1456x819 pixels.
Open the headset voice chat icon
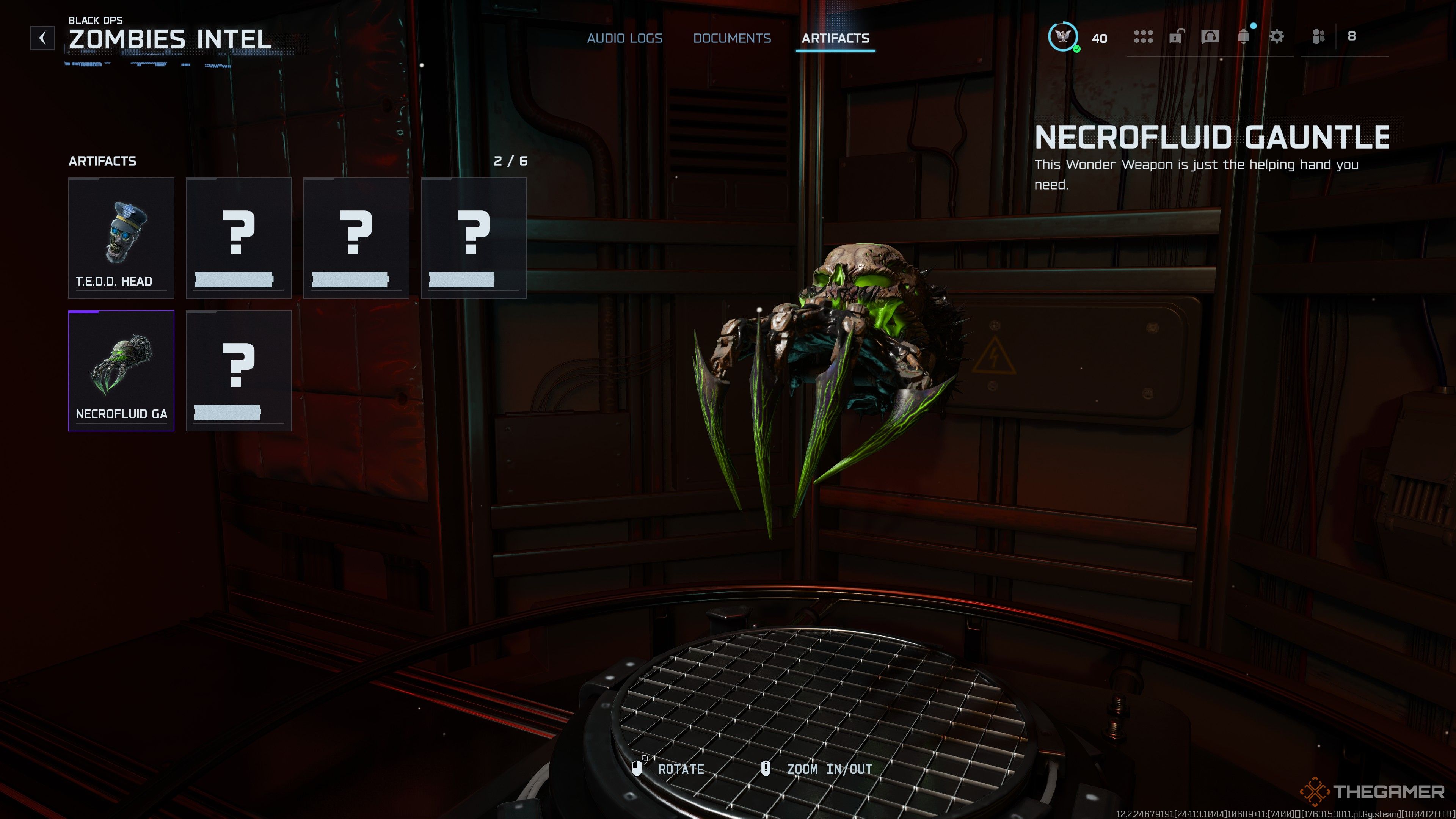[x=1210, y=37]
